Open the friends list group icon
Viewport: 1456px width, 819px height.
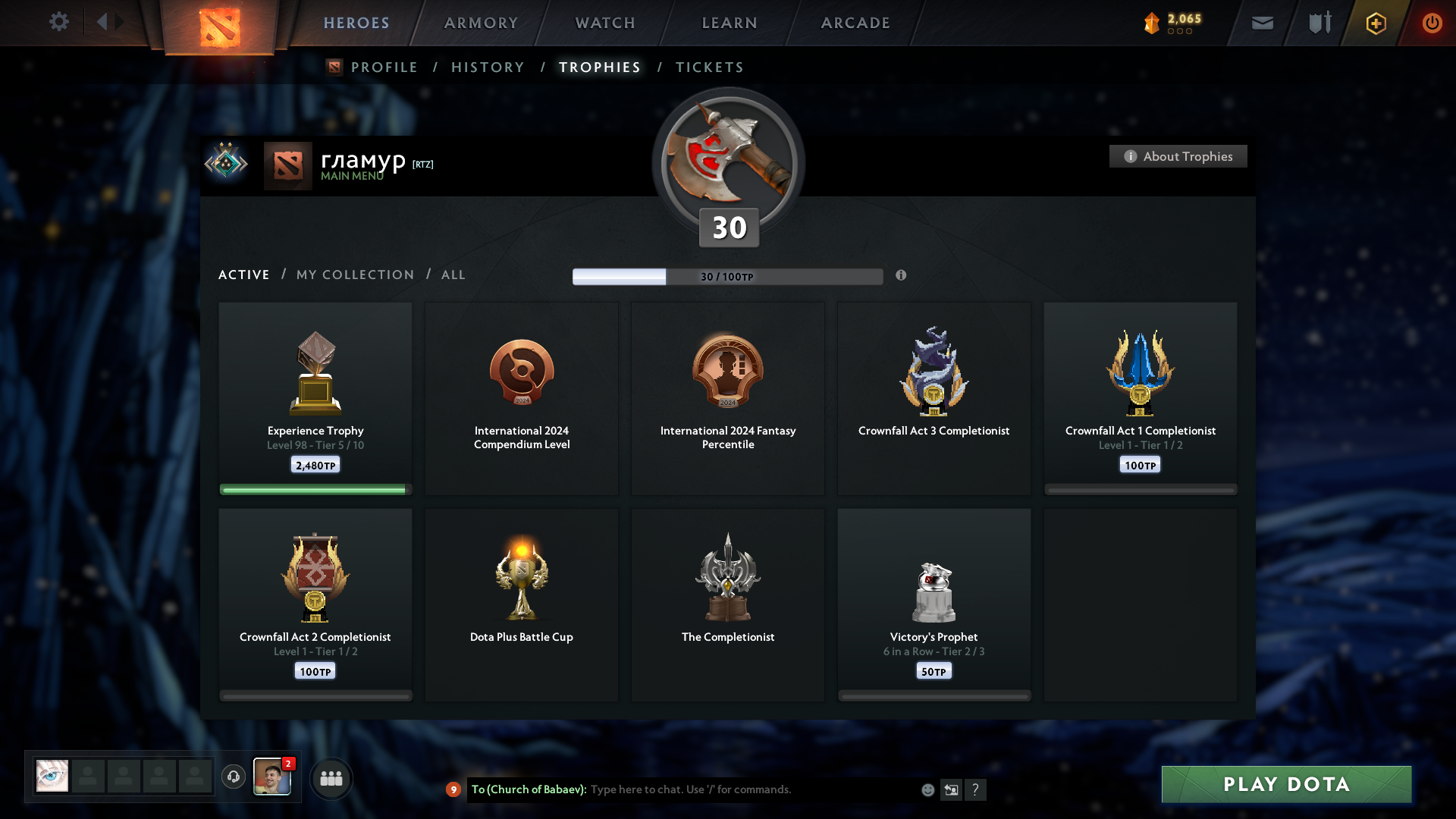click(x=331, y=778)
